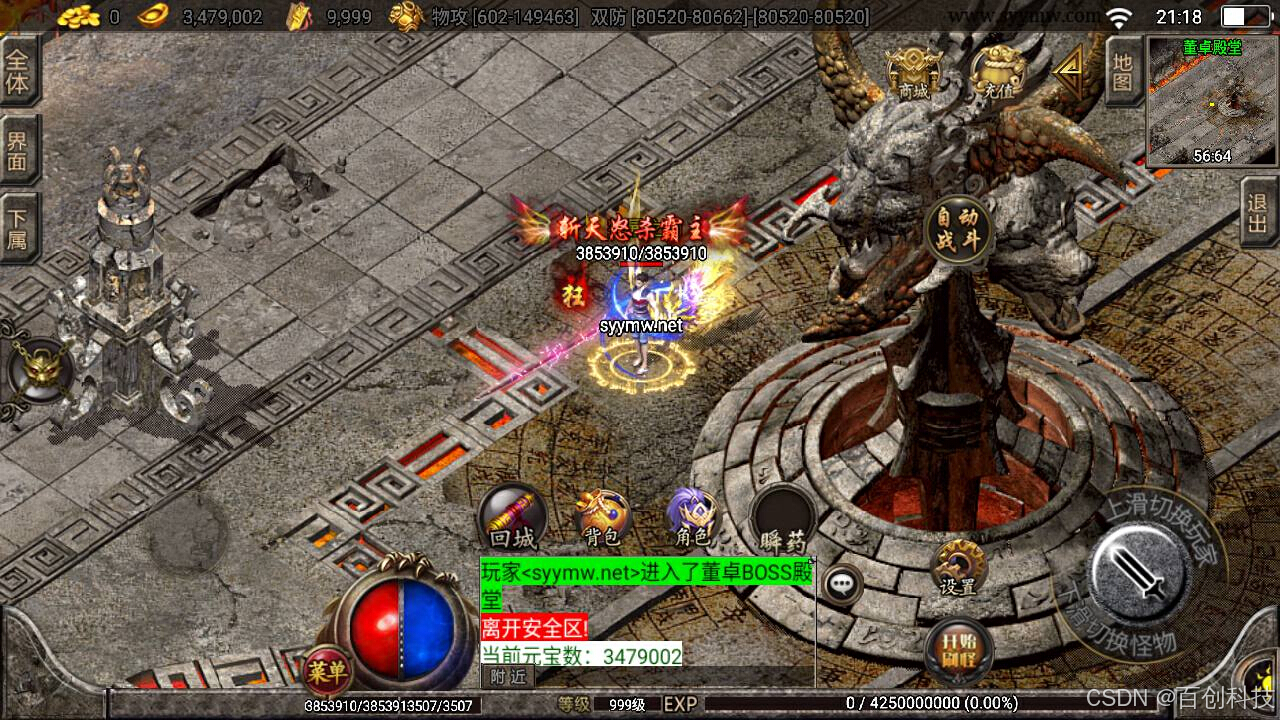This screenshot has height=720, width=1280.
Task: Open the 菜单 menu button
Action: (x=328, y=672)
